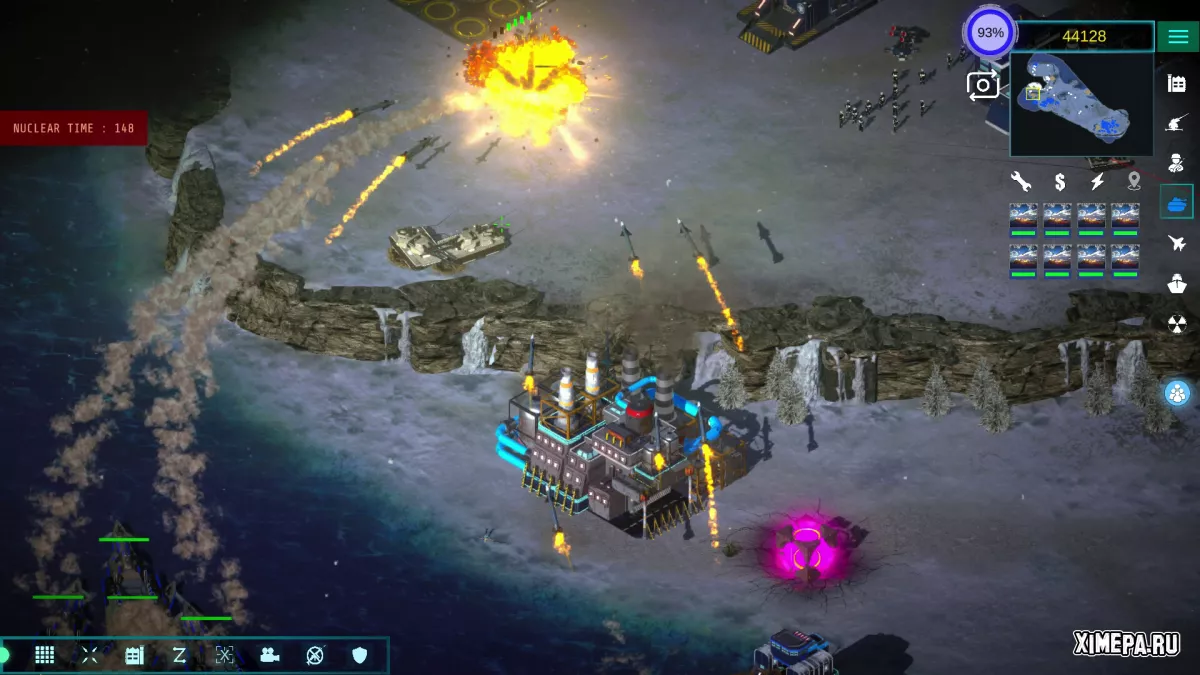Switch to the infantry soldier tab
1200x675 pixels.
pyautogui.click(x=1177, y=163)
